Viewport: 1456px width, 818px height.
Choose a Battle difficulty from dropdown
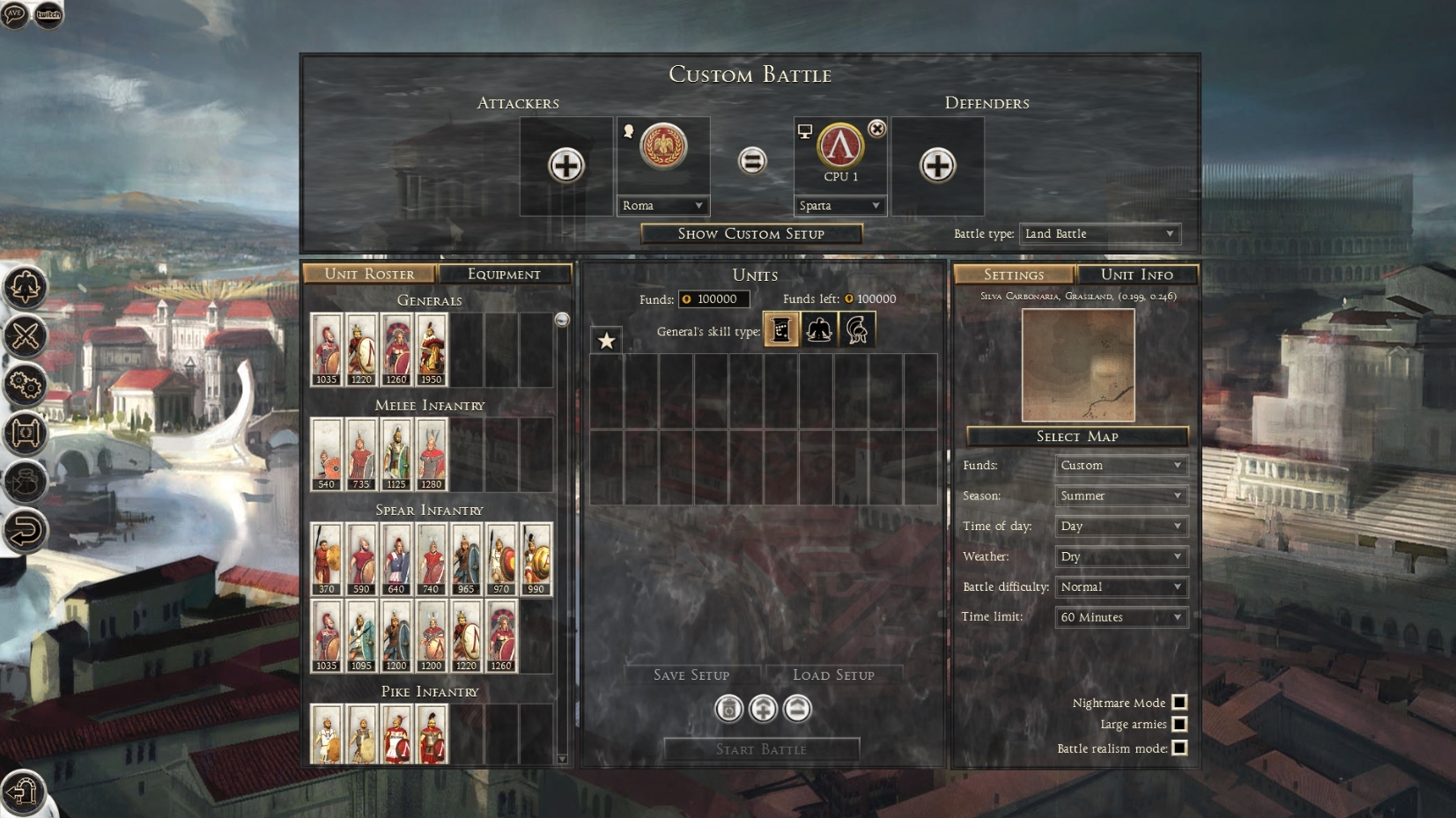click(1120, 586)
